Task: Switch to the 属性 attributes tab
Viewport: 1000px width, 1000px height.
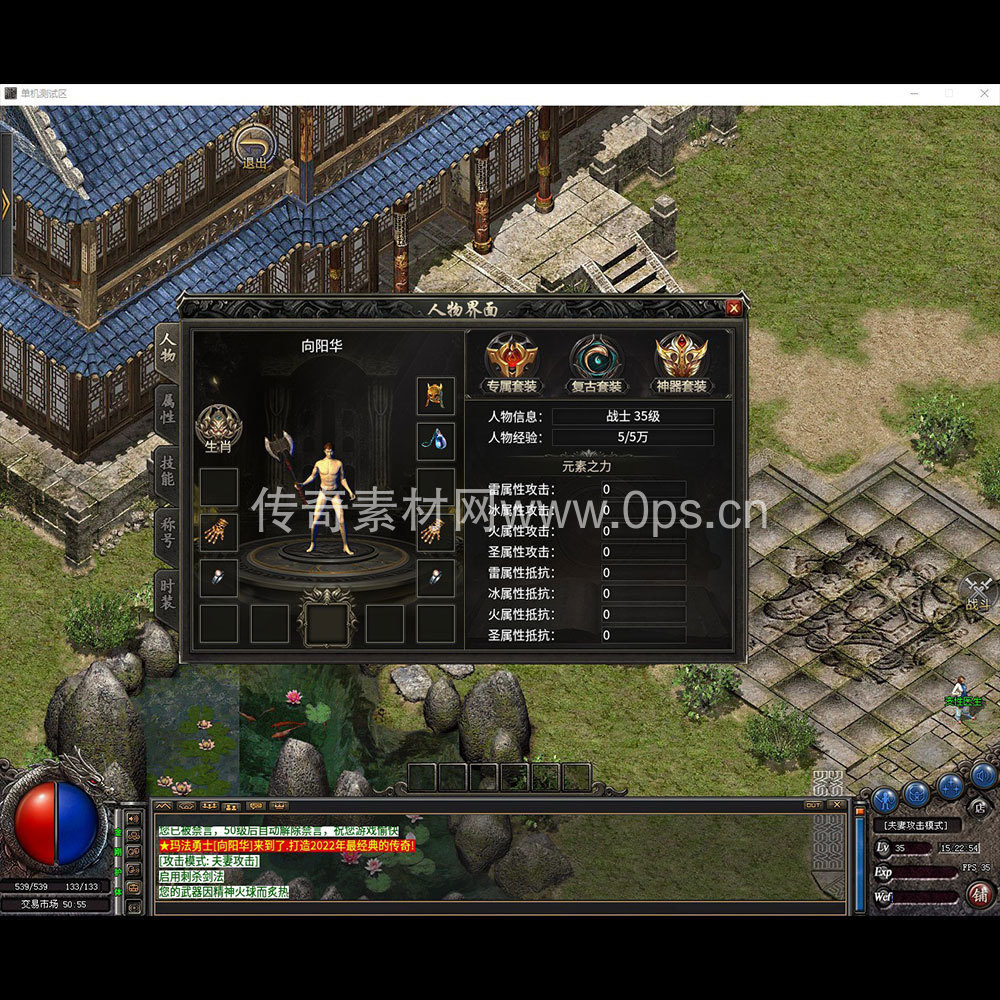Action: coord(168,408)
